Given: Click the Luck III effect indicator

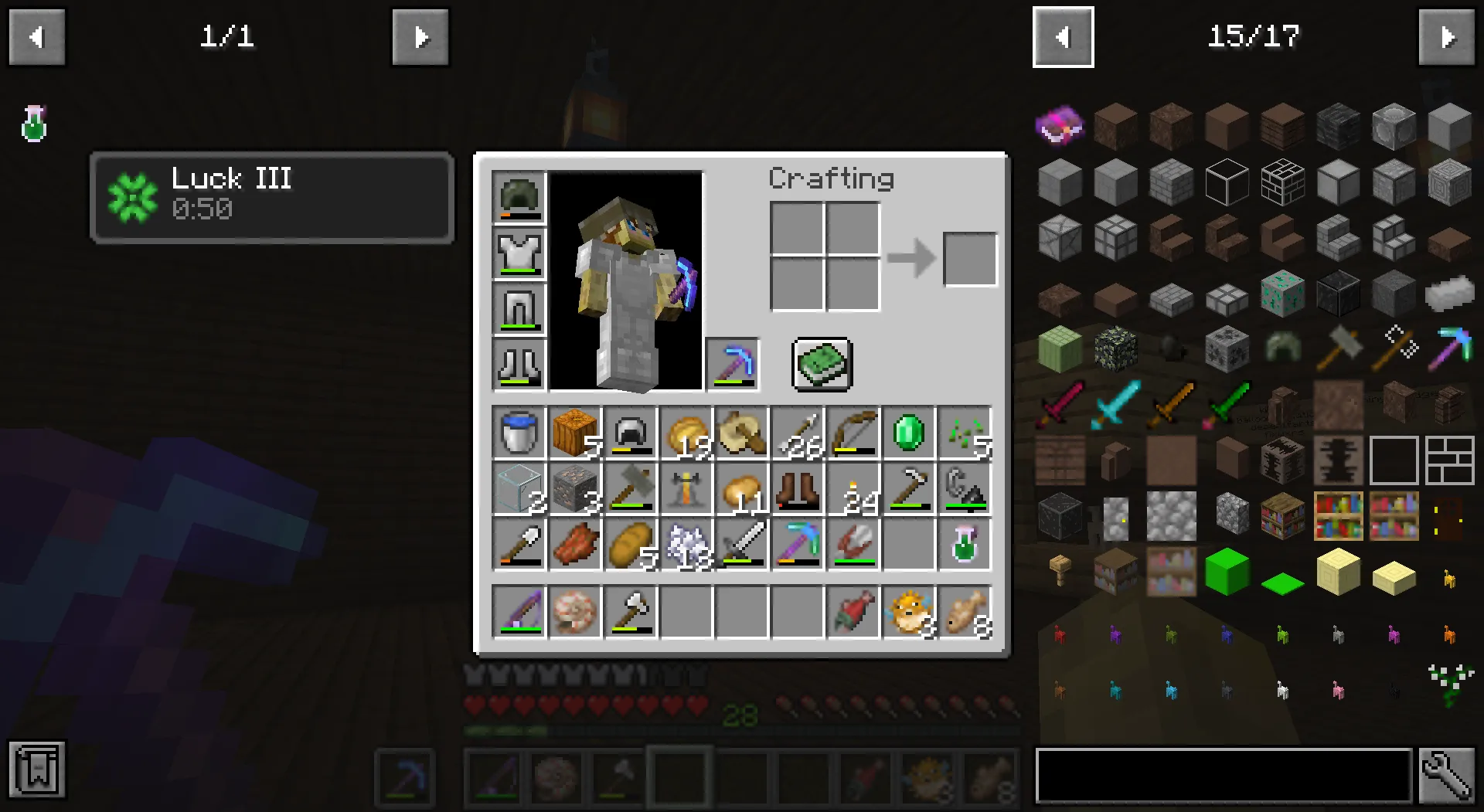Looking at the screenshot, I should pos(271,195).
